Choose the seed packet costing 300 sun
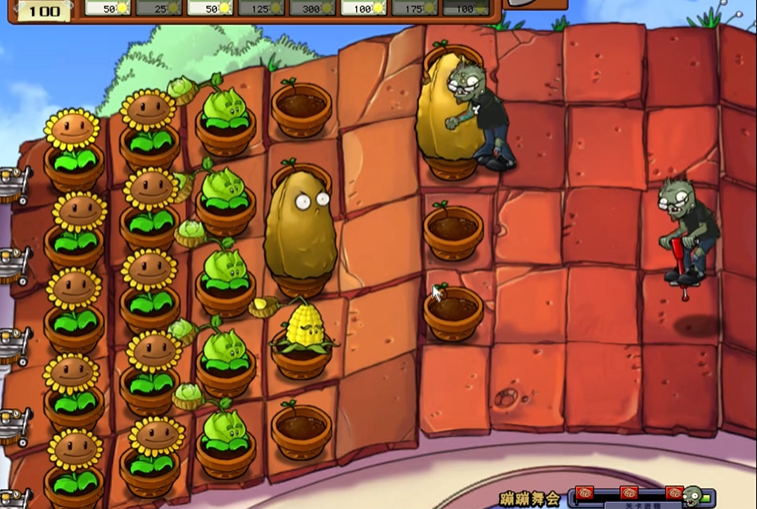The image size is (757, 509). click(x=312, y=8)
